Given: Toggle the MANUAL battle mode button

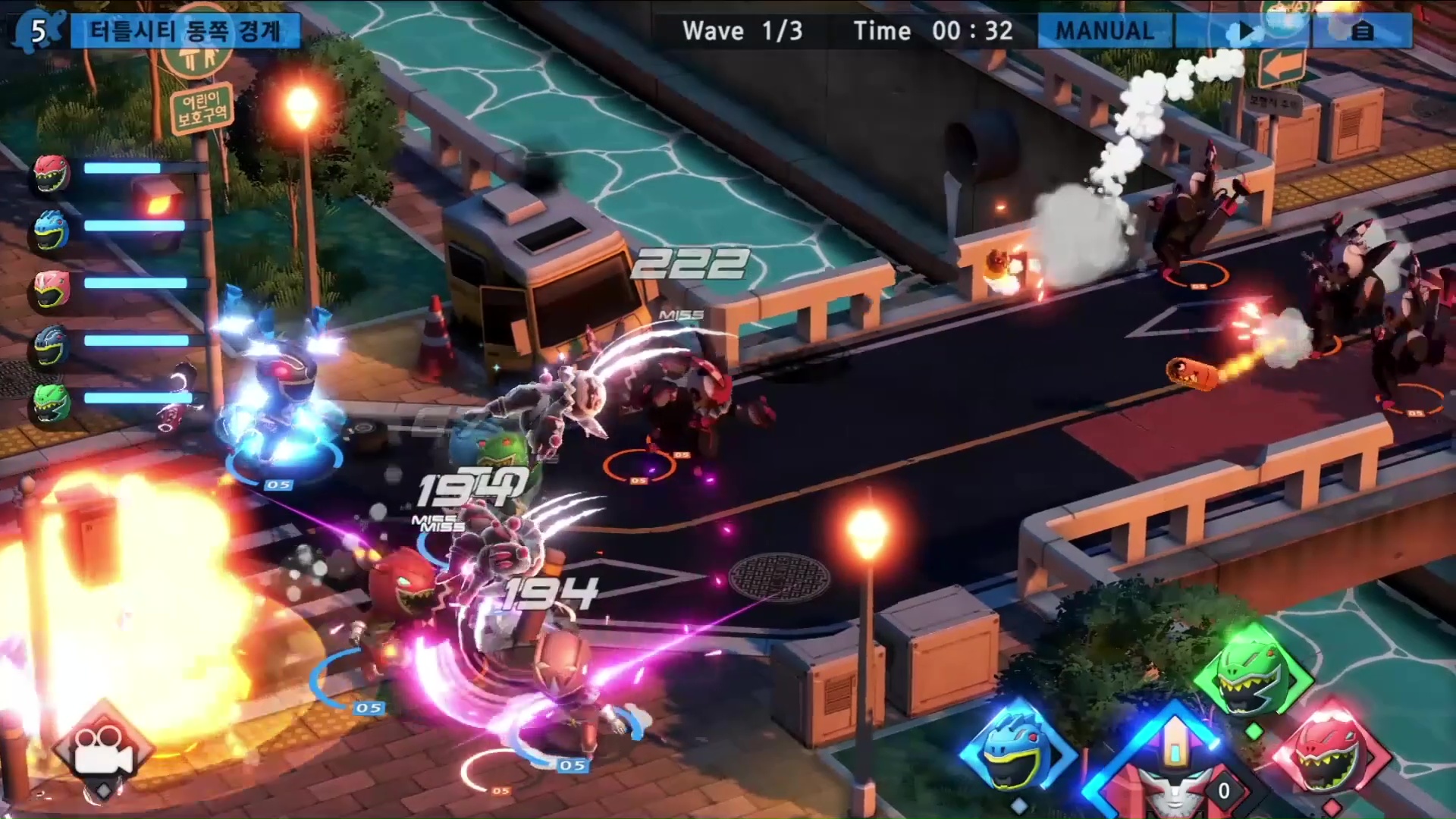Looking at the screenshot, I should [x=1104, y=31].
